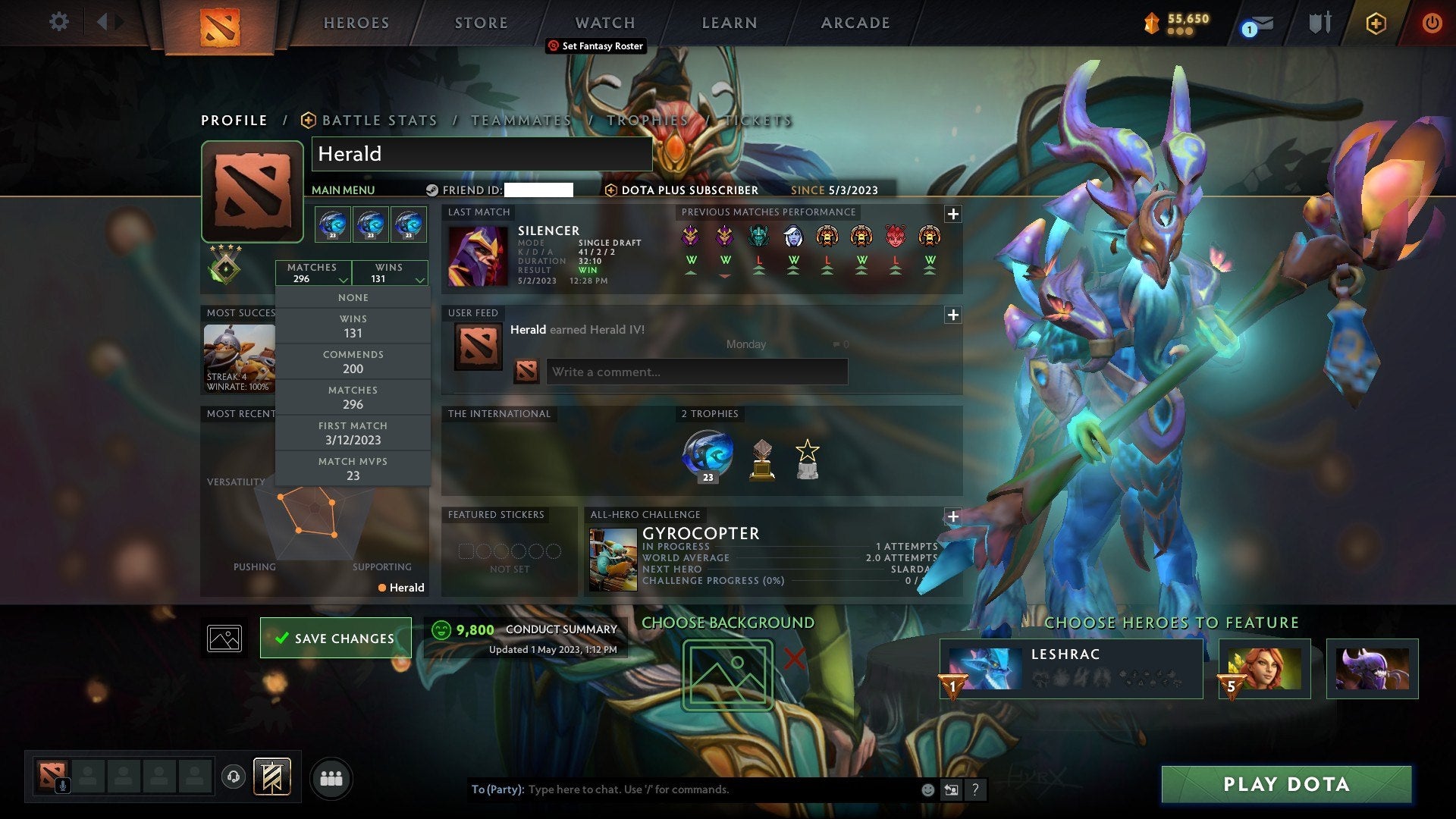Image resolution: width=1456 pixels, height=819 pixels.
Task: Open the emoticon picker in the chat bar
Action: [x=927, y=789]
